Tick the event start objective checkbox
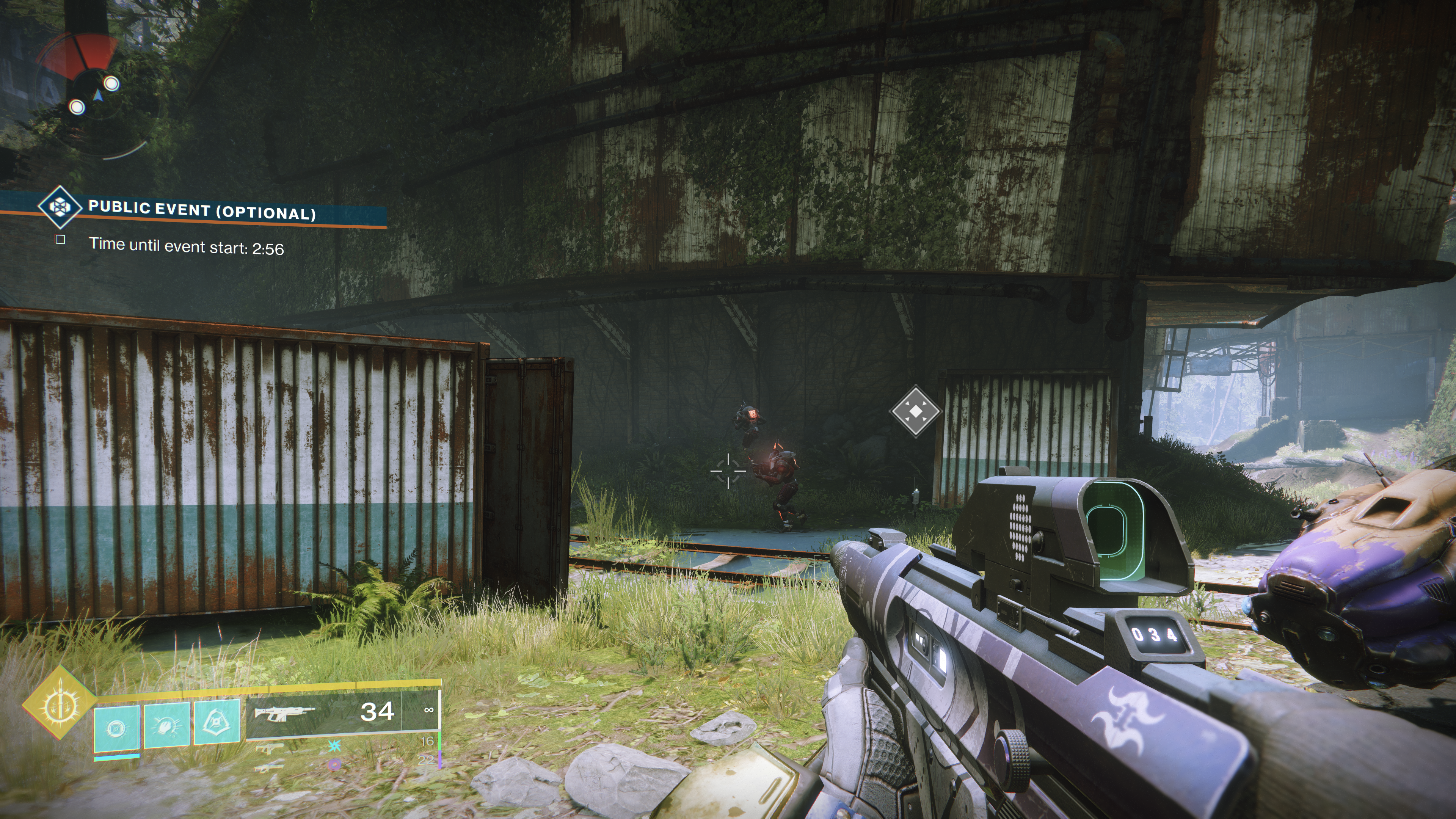The width and height of the screenshot is (1456, 819). tap(61, 240)
